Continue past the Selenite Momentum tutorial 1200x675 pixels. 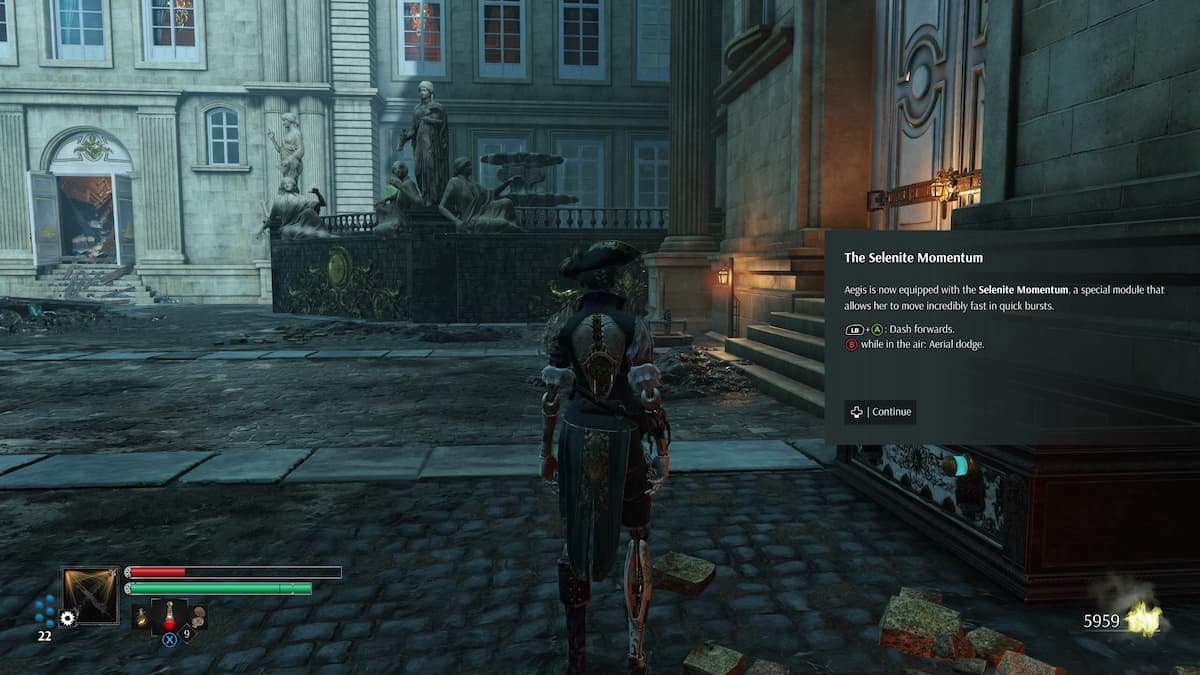point(880,412)
